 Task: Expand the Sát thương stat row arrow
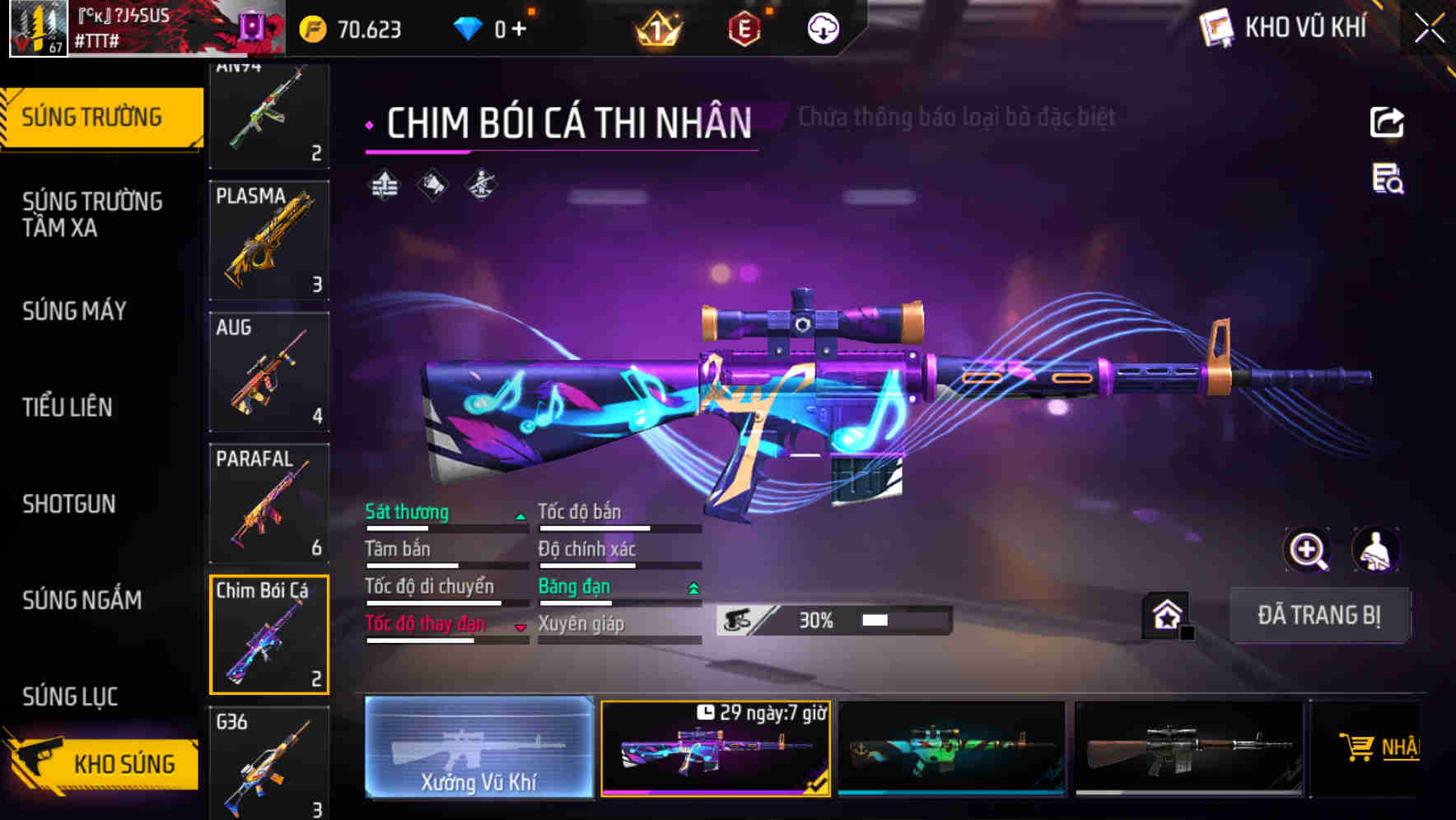coord(520,516)
